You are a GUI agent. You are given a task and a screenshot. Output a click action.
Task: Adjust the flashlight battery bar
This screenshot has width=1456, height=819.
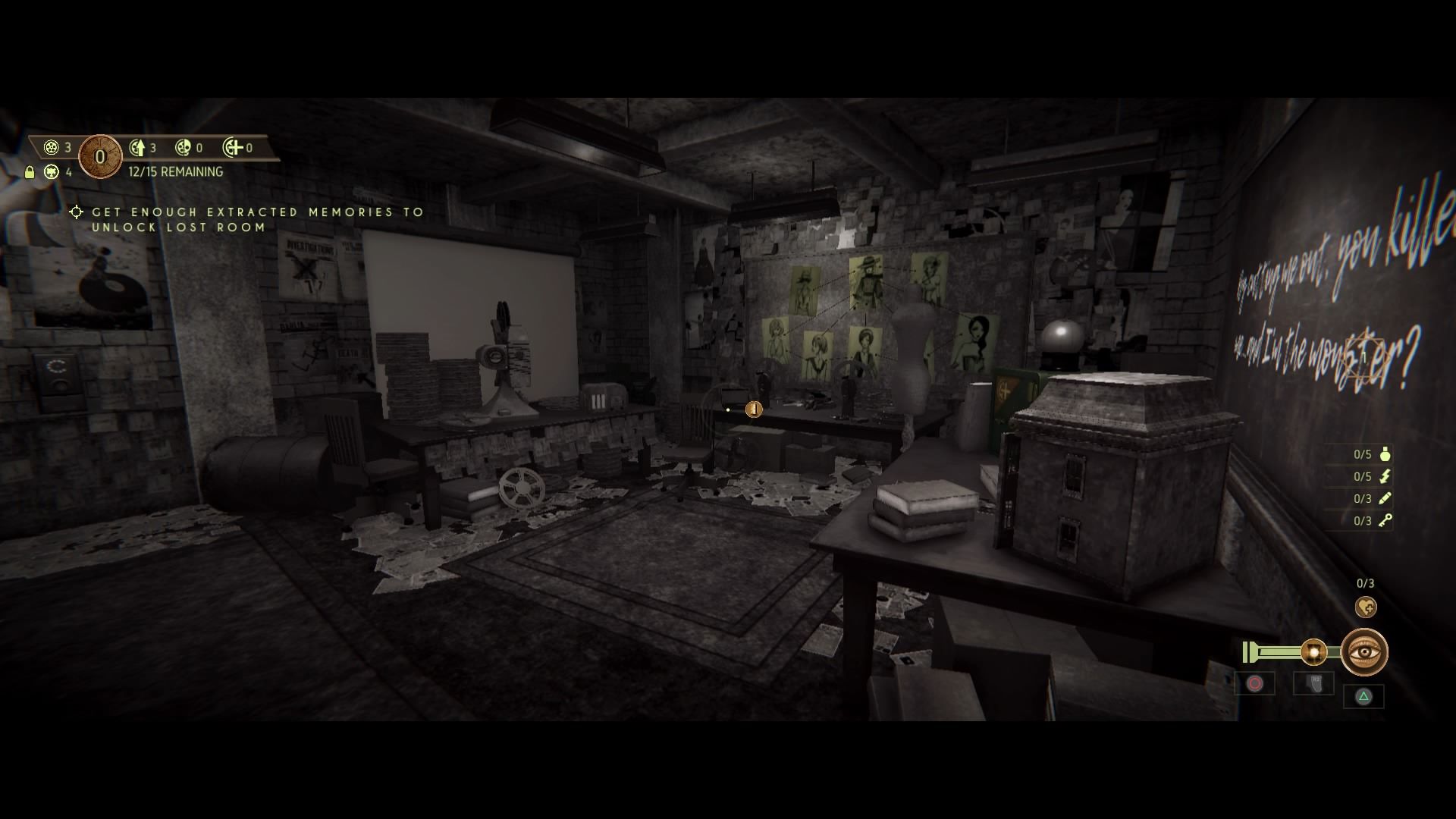[x=1276, y=650]
